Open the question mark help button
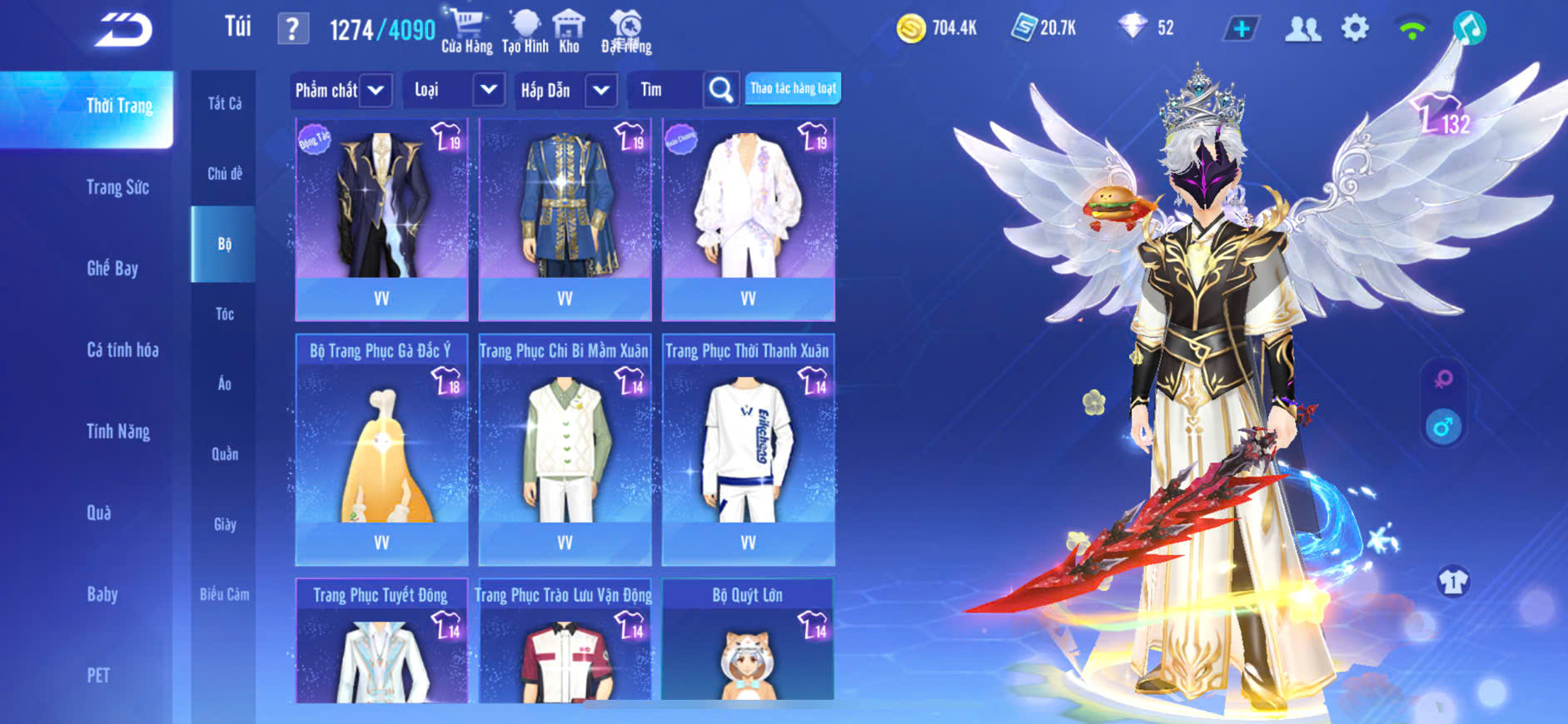 coord(292,29)
